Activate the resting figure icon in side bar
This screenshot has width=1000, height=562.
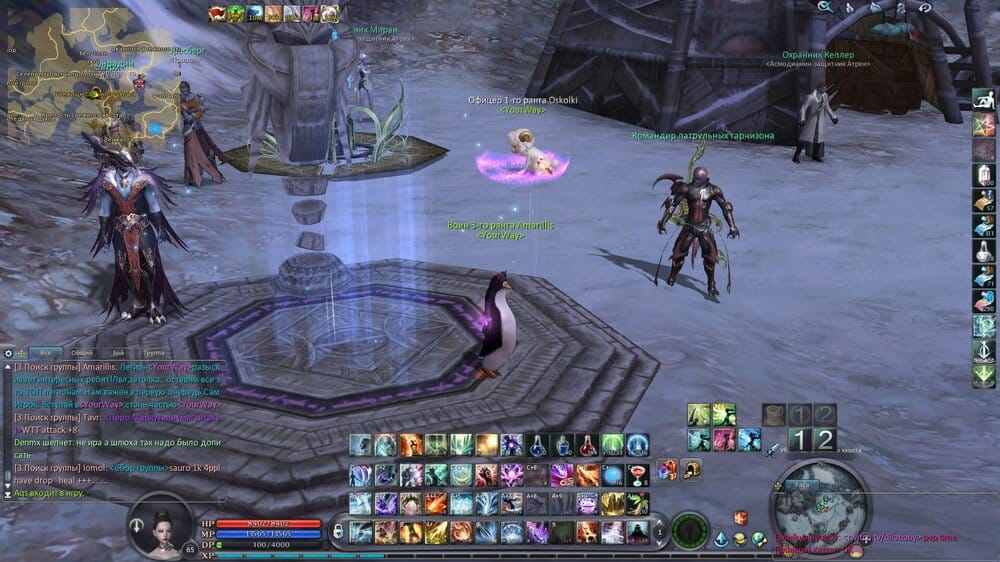click(984, 99)
